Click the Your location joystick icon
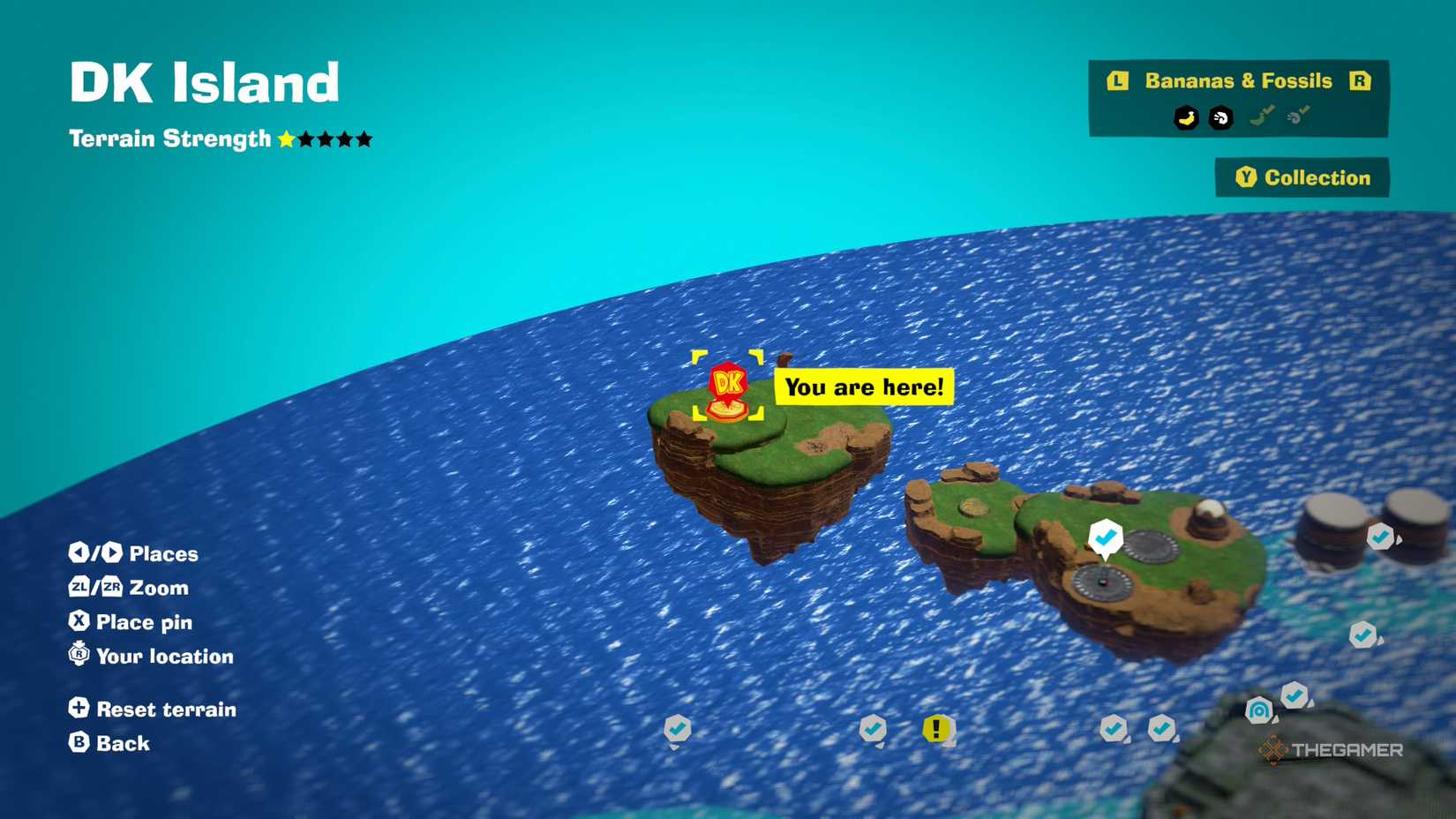This screenshot has width=1456, height=819. pos(78,656)
